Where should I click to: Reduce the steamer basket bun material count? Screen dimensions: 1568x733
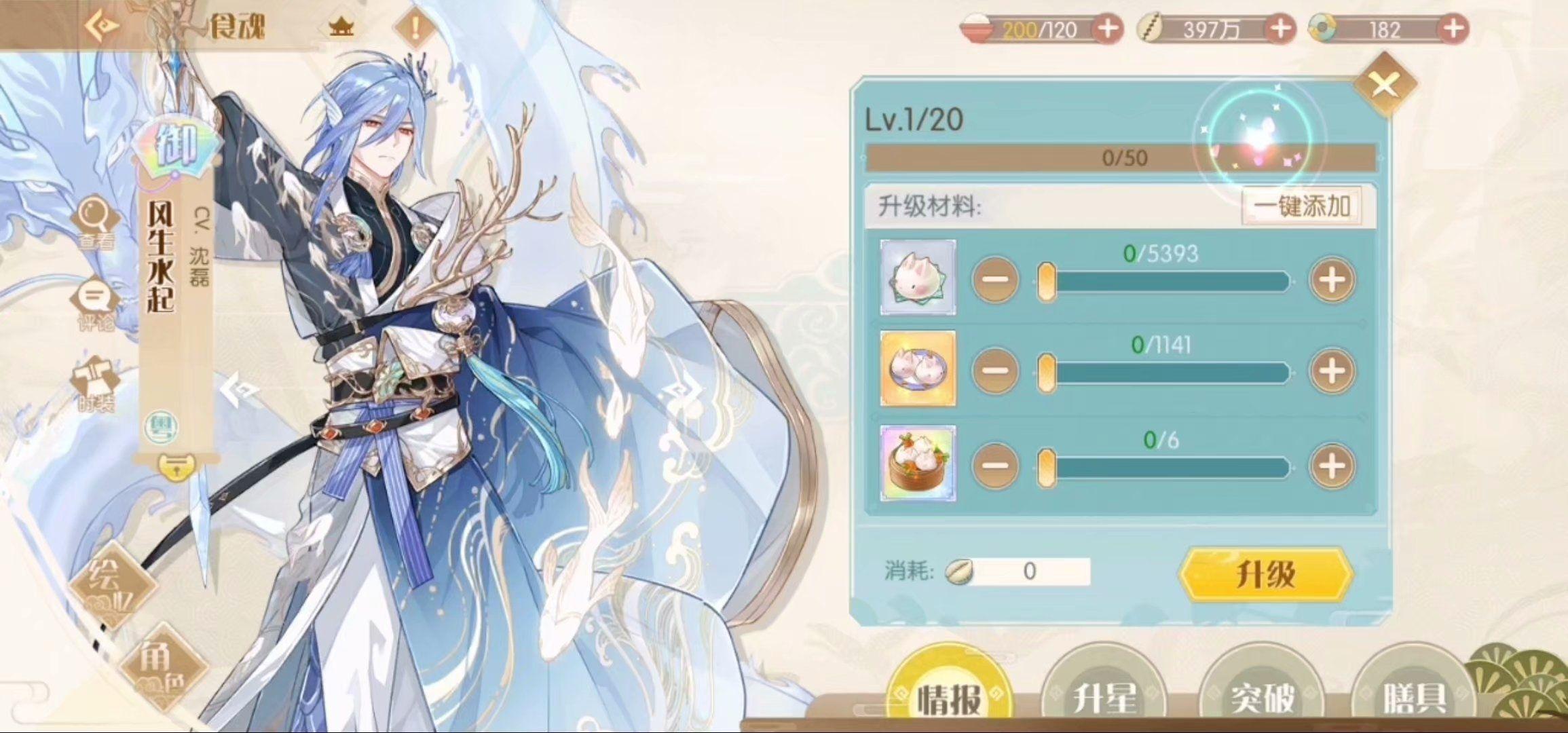click(x=995, y=466)
